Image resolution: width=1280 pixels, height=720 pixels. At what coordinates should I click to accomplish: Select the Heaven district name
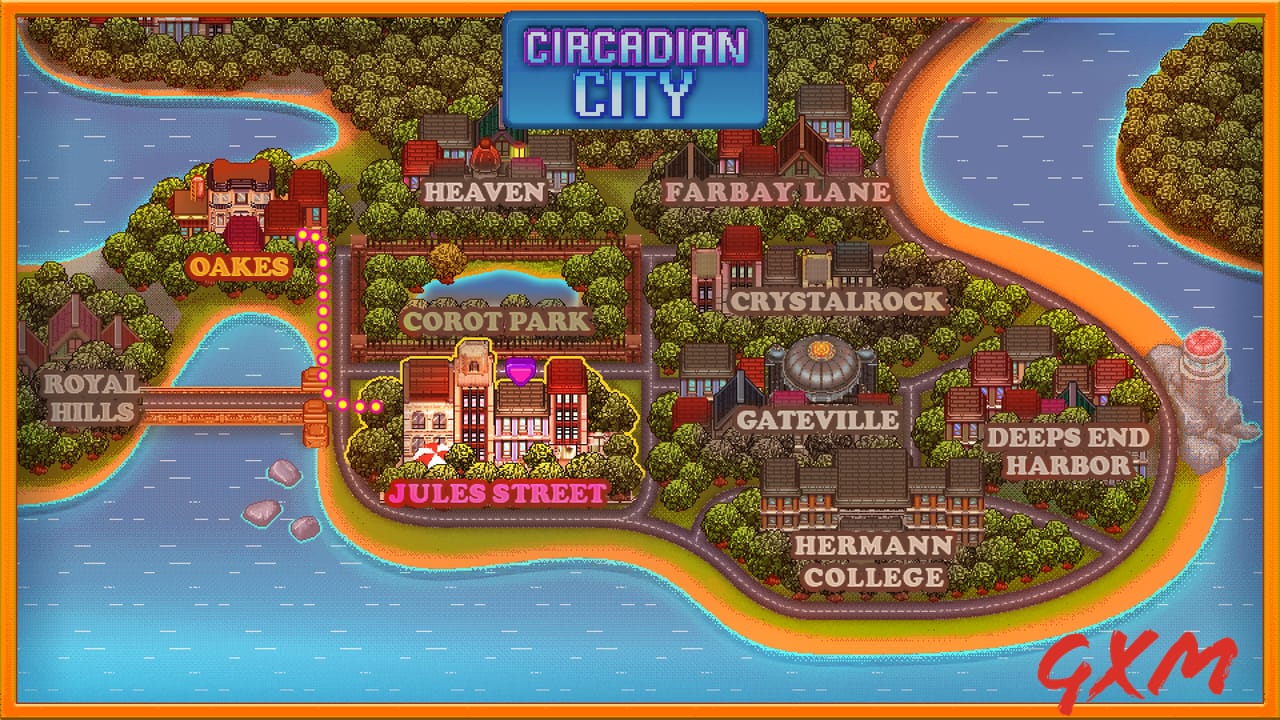[x=484, y=190]
